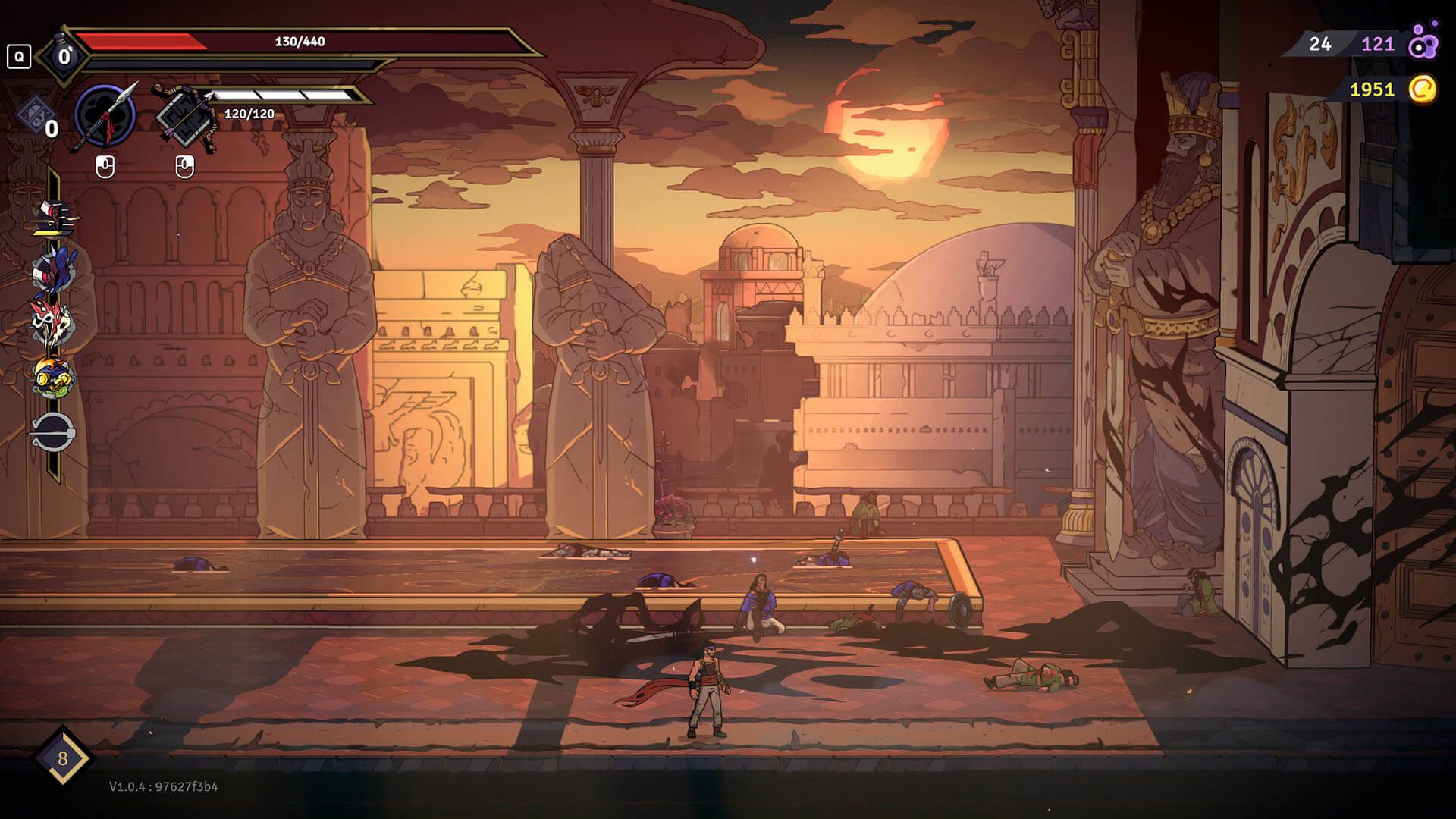Viewport: 1456px width, 819px height.
Task: Click the healing potion flask icon
Action: click(64, 55)
